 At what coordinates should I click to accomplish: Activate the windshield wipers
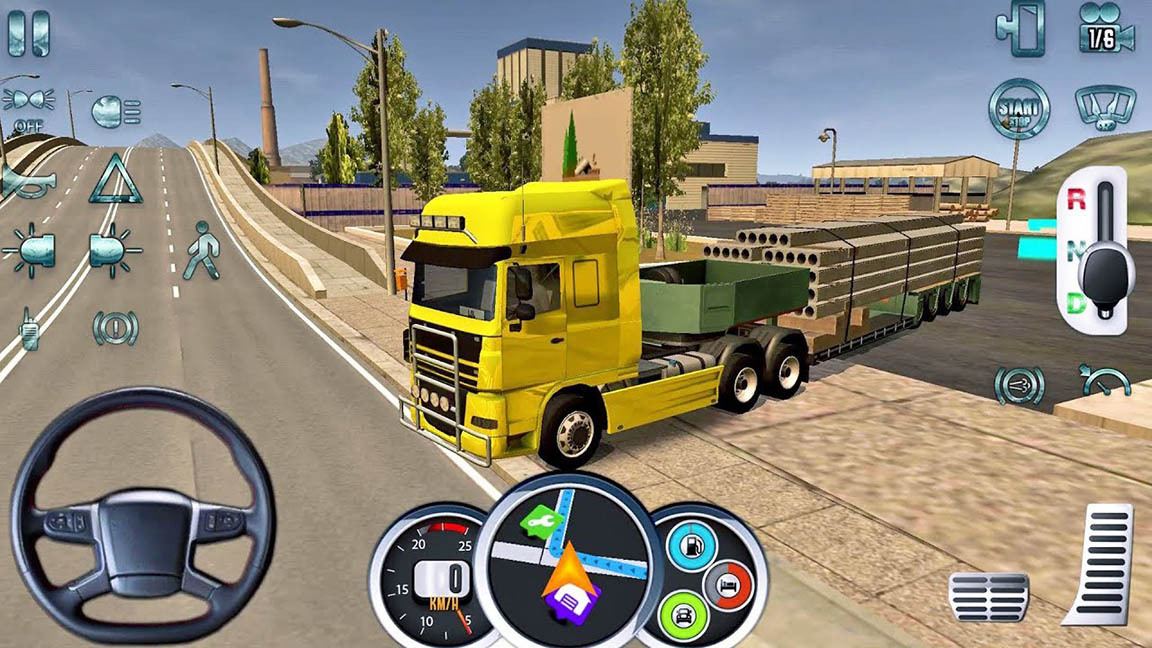pos(1104,106)
